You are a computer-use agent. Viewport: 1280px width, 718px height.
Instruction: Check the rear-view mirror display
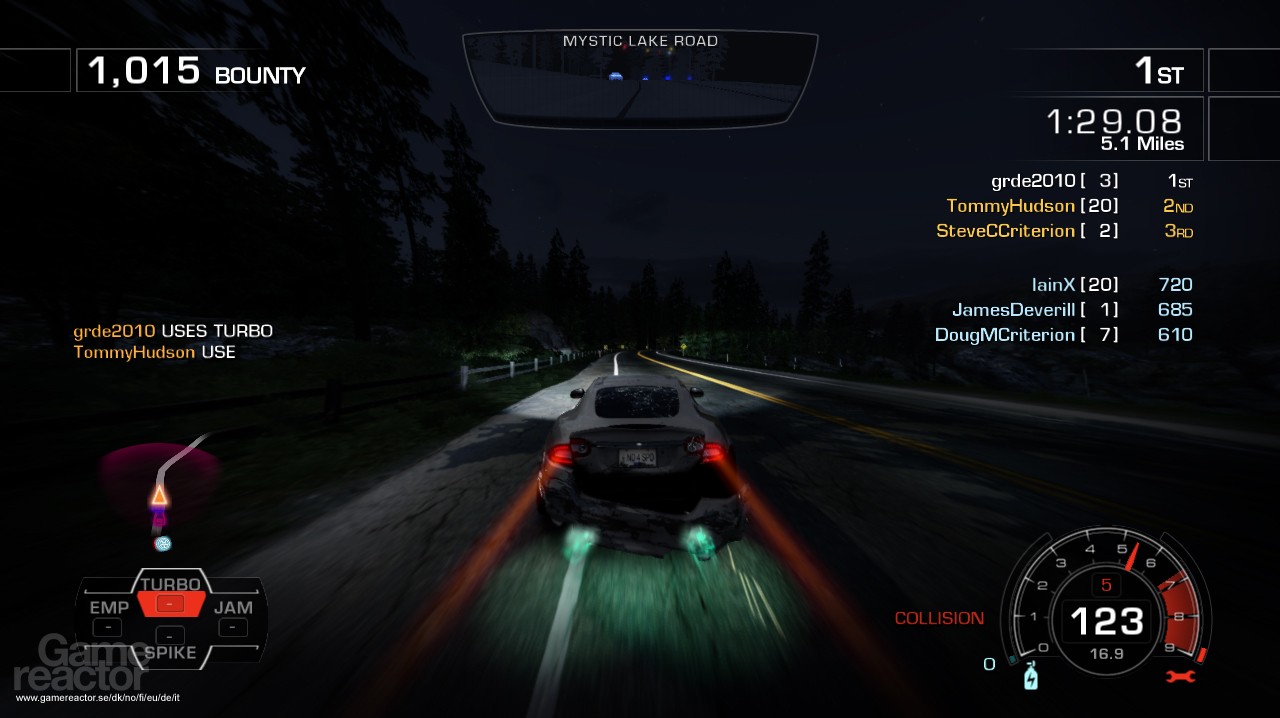(x=640, y=80)
